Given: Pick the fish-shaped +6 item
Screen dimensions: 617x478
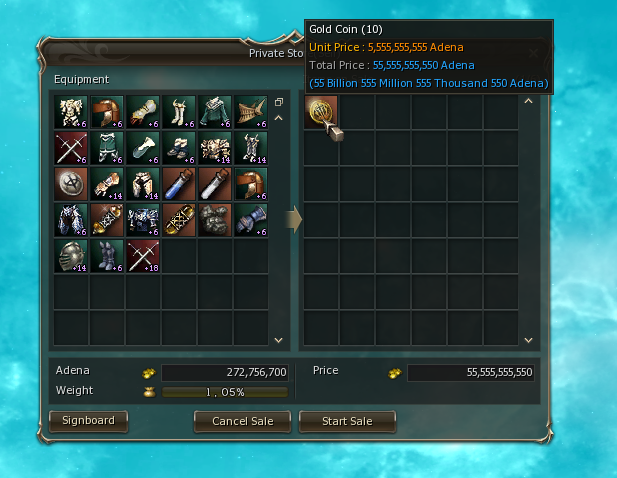Looking at the screenshot, I should (251, 112).
